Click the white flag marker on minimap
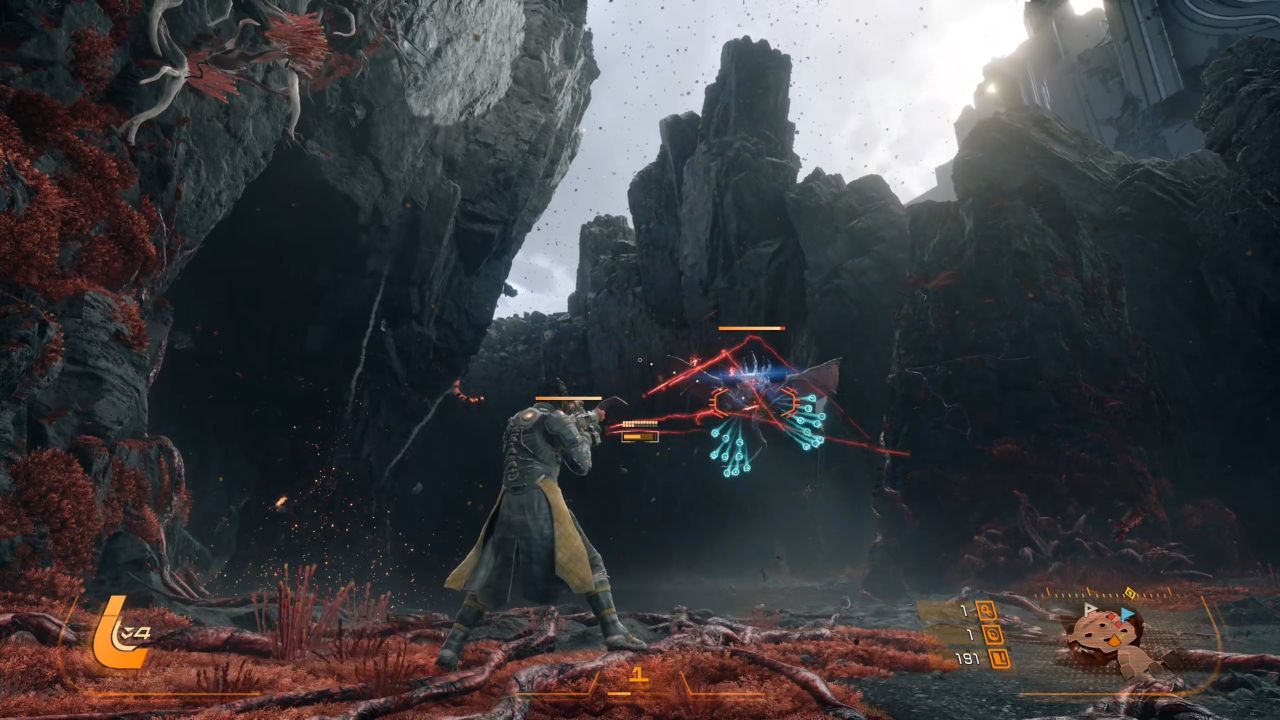Image resolution: width=1280 pixels, height=720 pixels. click(1090, 608)
